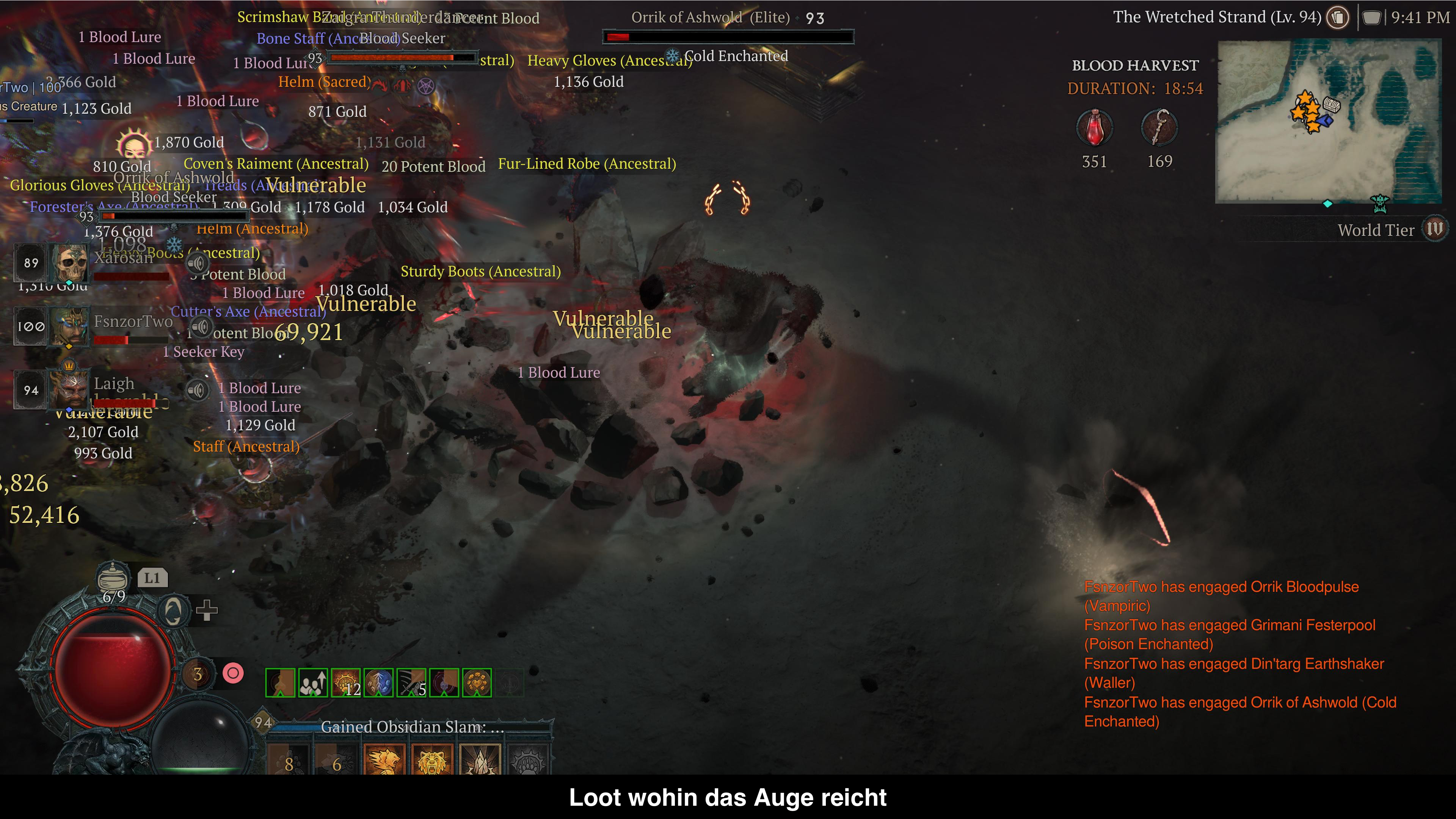The image size is (1456, 819).
Task: Select the Seeker Key counter icon
Action: point(1159,128)
